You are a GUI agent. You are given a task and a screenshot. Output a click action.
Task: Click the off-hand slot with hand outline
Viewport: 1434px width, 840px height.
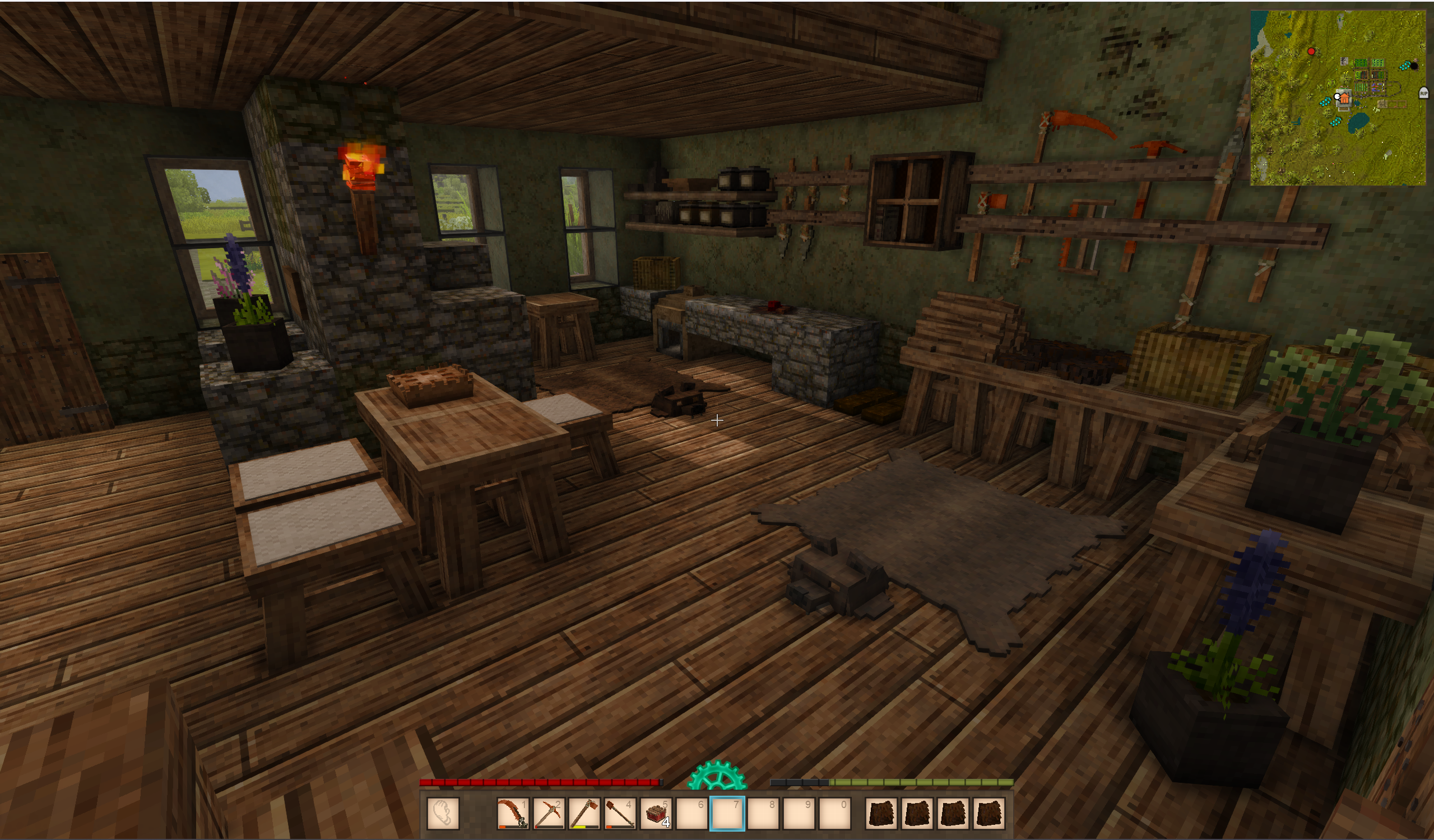click(443, 813)
